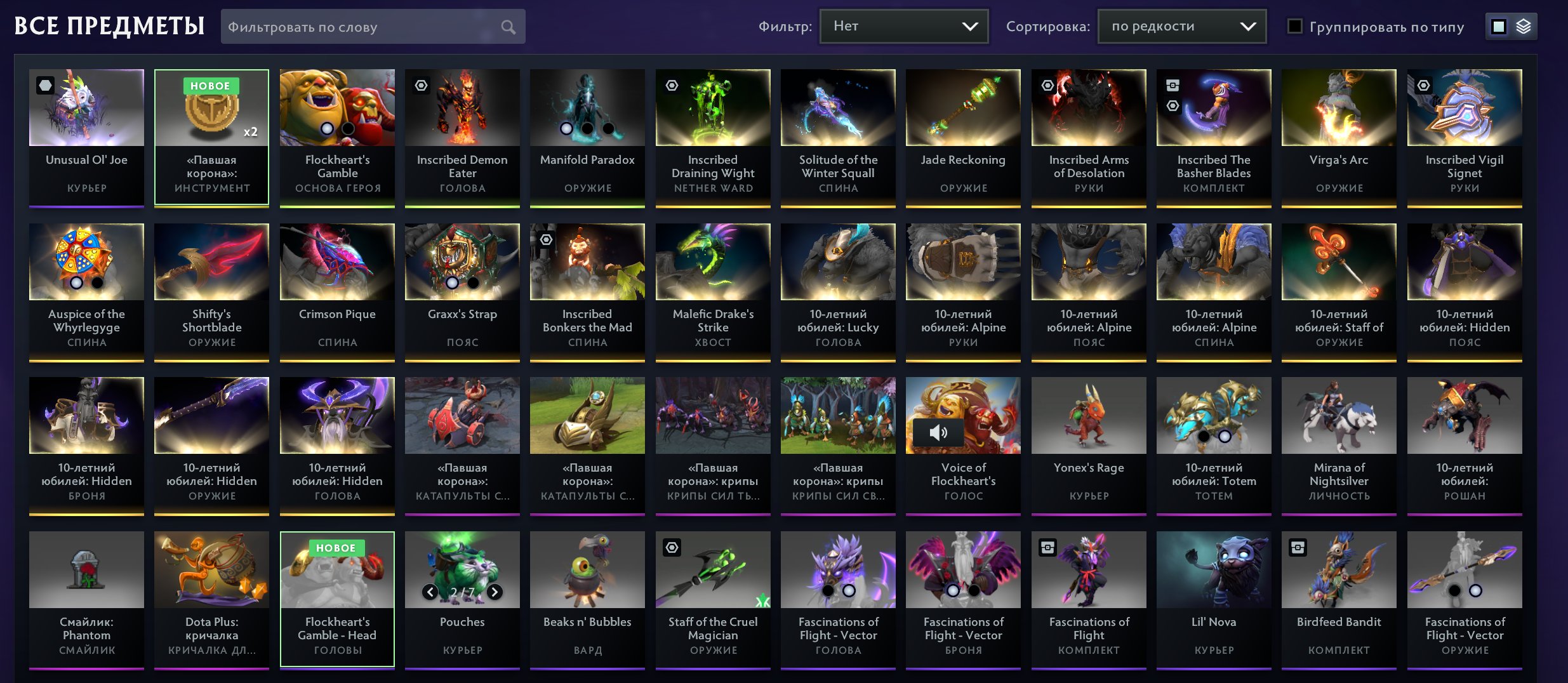Open the Сортировка dropdown
Viewport: 1568px width, 683px height.
(1181, 27)
